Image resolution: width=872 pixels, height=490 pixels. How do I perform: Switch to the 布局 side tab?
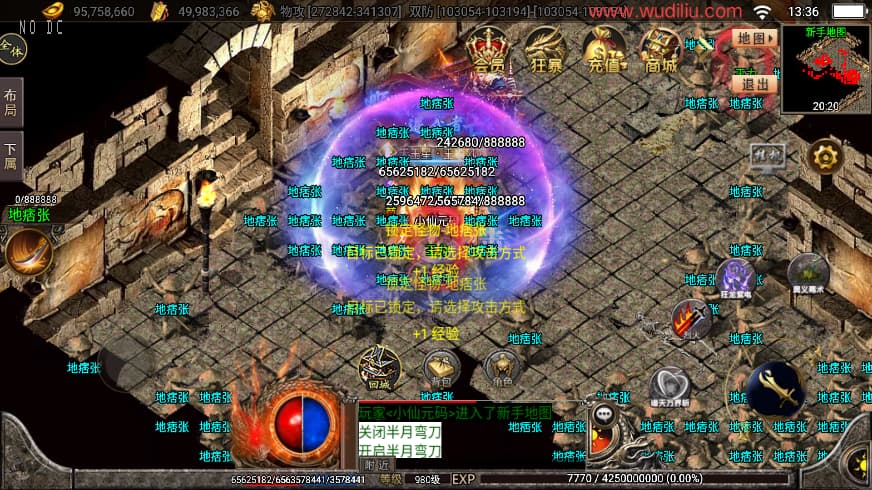point(10,103)
